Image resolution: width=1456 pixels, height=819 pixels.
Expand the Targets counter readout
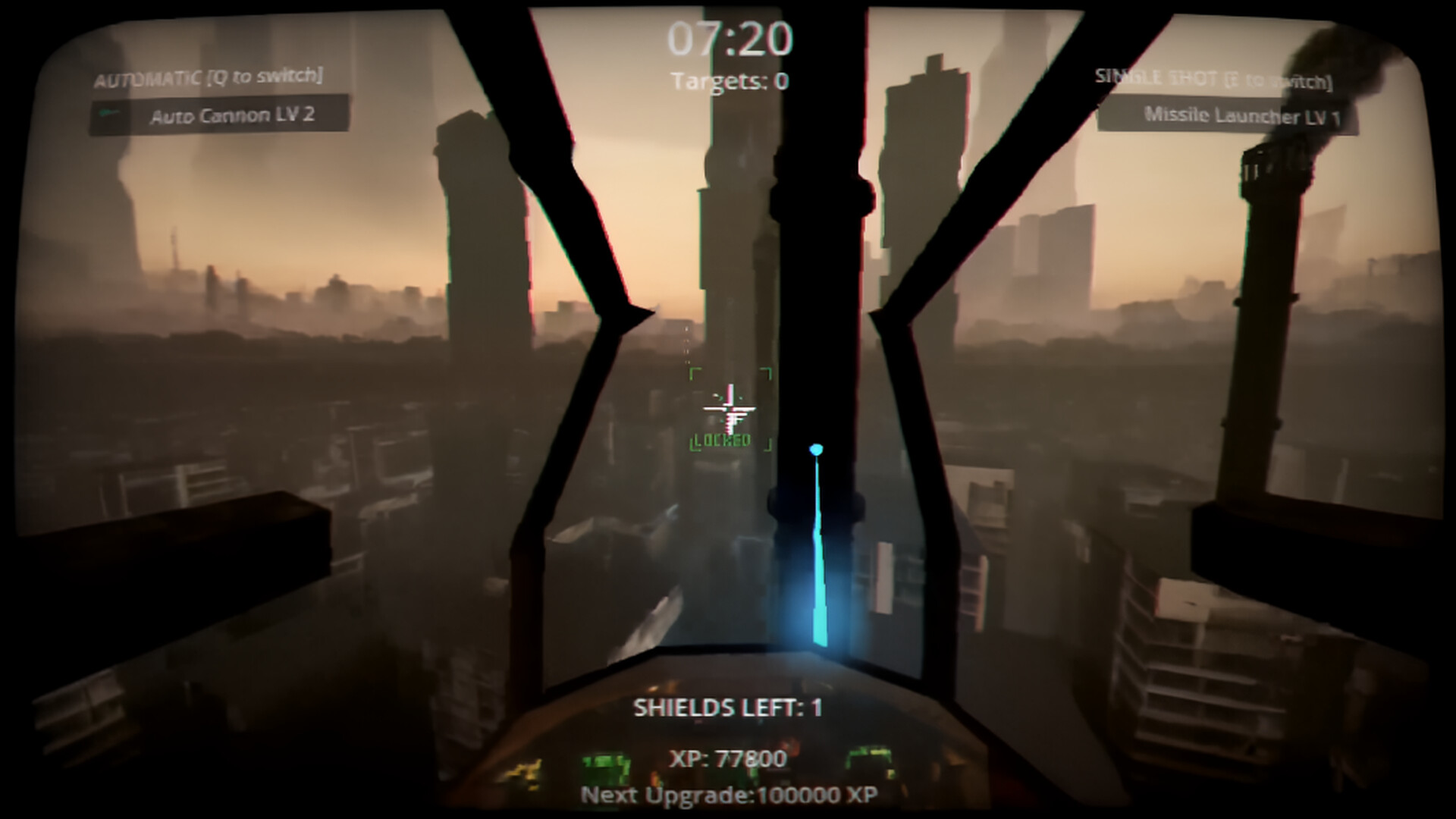pyautogui.click(x=730, y=80)
